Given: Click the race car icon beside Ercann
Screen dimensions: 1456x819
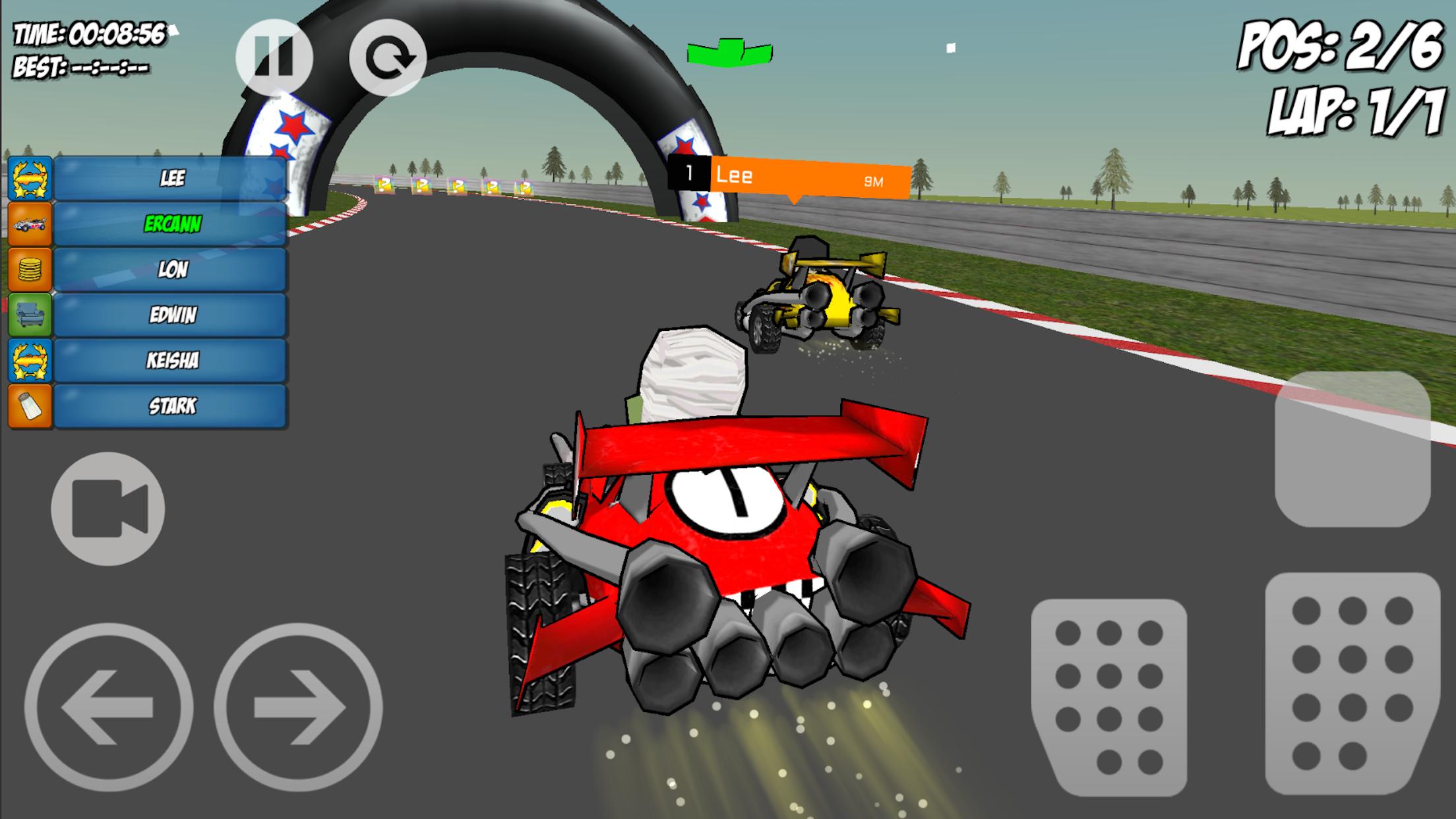Looking at the screenshot, I should 30,224.
